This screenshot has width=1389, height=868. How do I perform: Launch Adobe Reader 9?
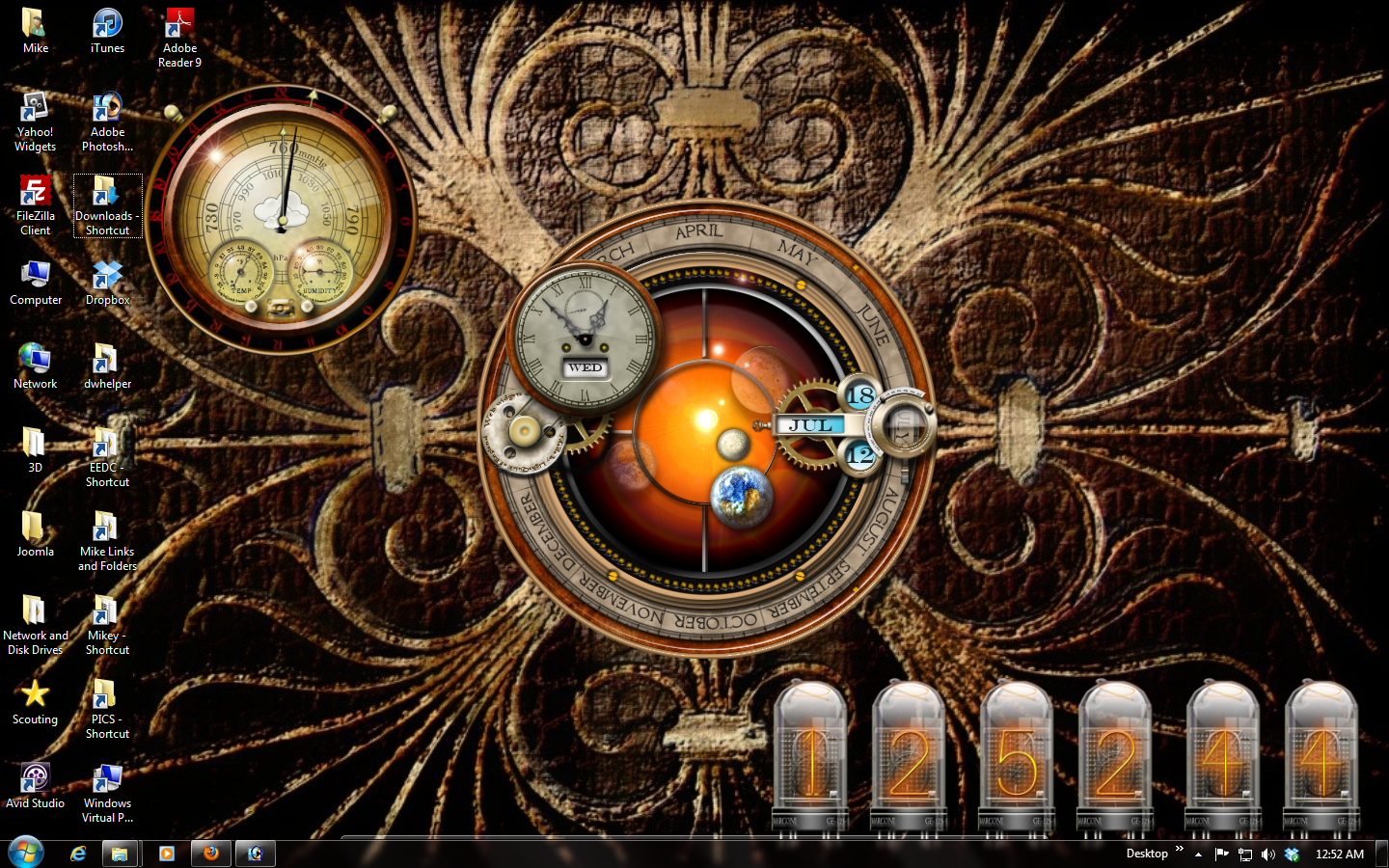(x=178, y=21)
